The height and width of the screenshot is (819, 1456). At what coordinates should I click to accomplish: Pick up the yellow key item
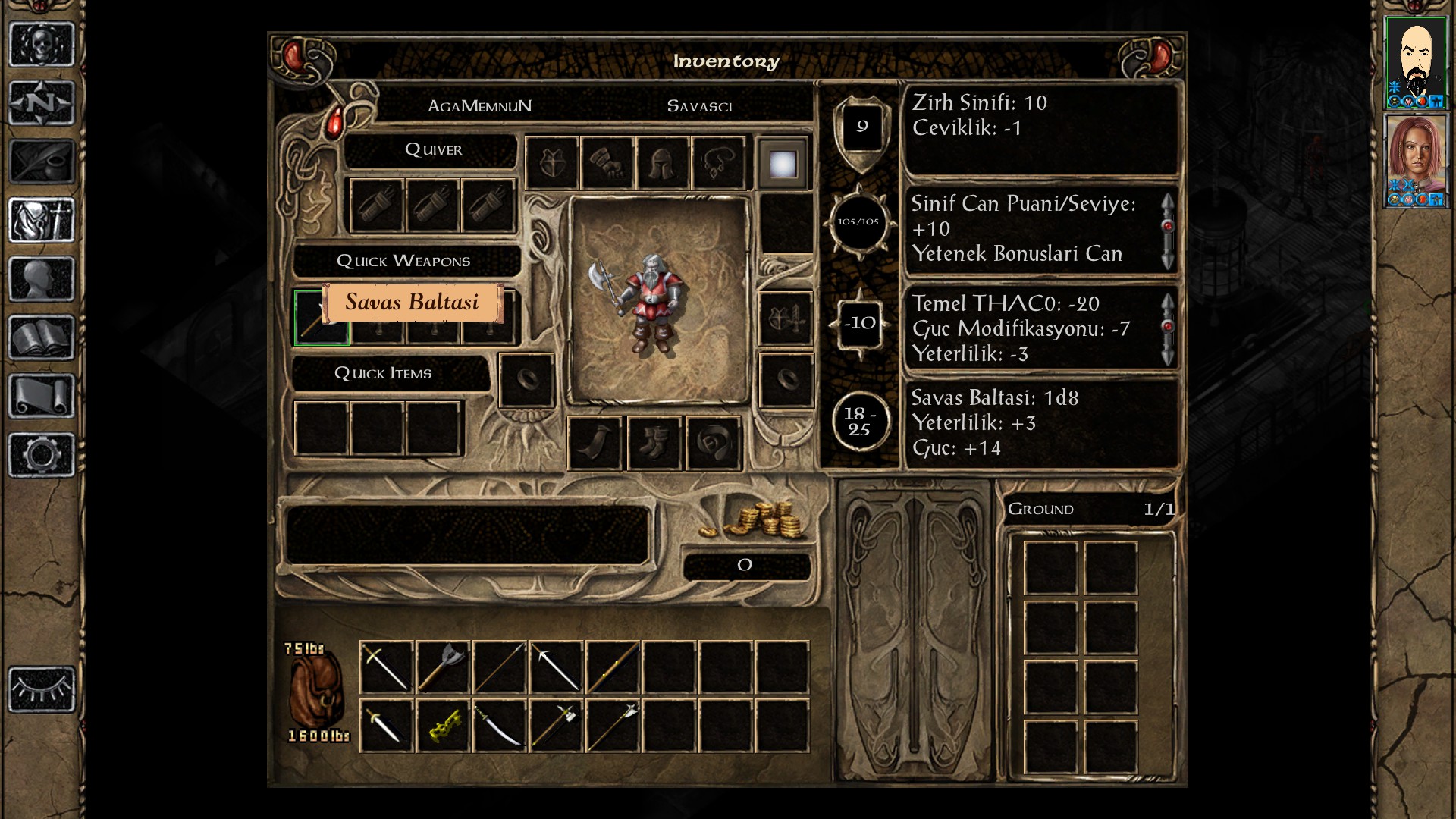pyautogui.click(x=443, y=726)
